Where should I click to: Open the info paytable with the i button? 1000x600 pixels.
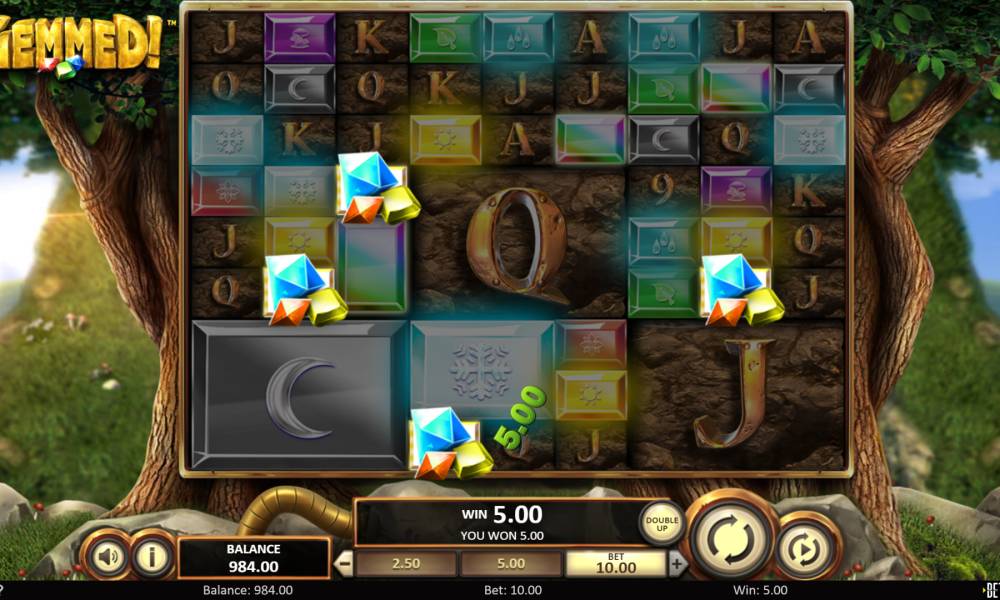tap(153, 556)
